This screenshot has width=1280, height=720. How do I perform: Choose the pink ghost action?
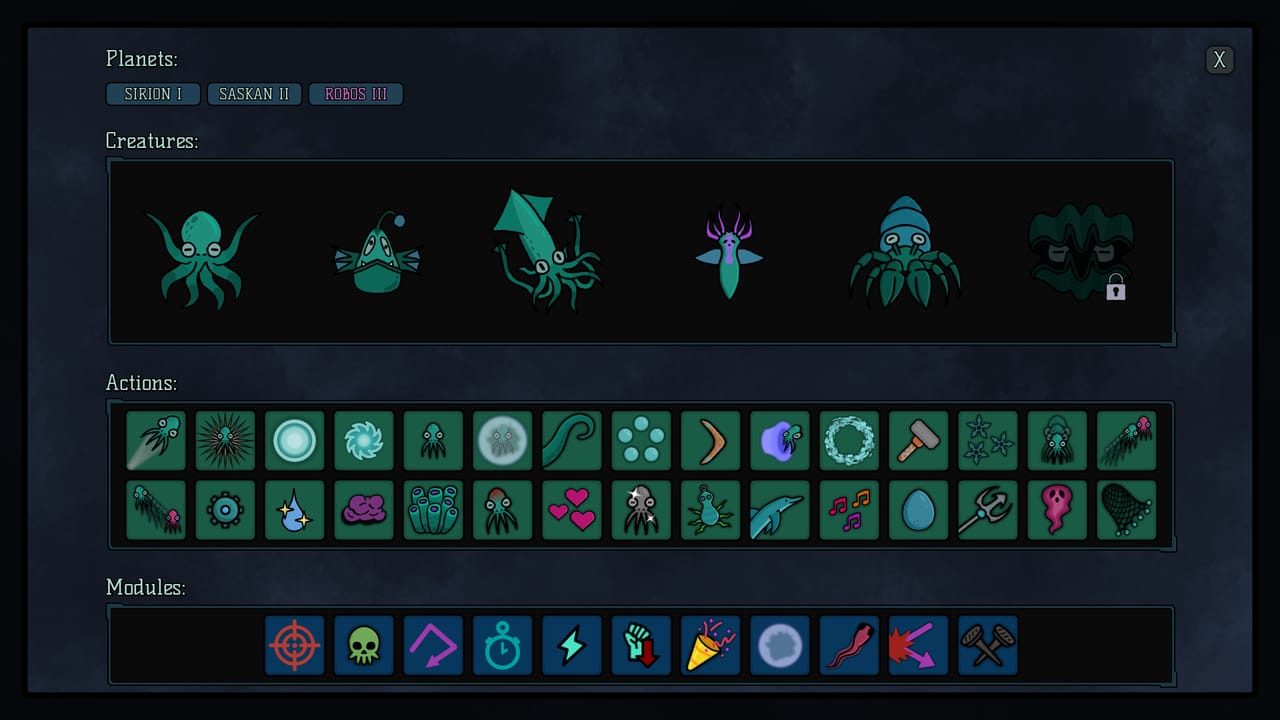point(1057,509)
